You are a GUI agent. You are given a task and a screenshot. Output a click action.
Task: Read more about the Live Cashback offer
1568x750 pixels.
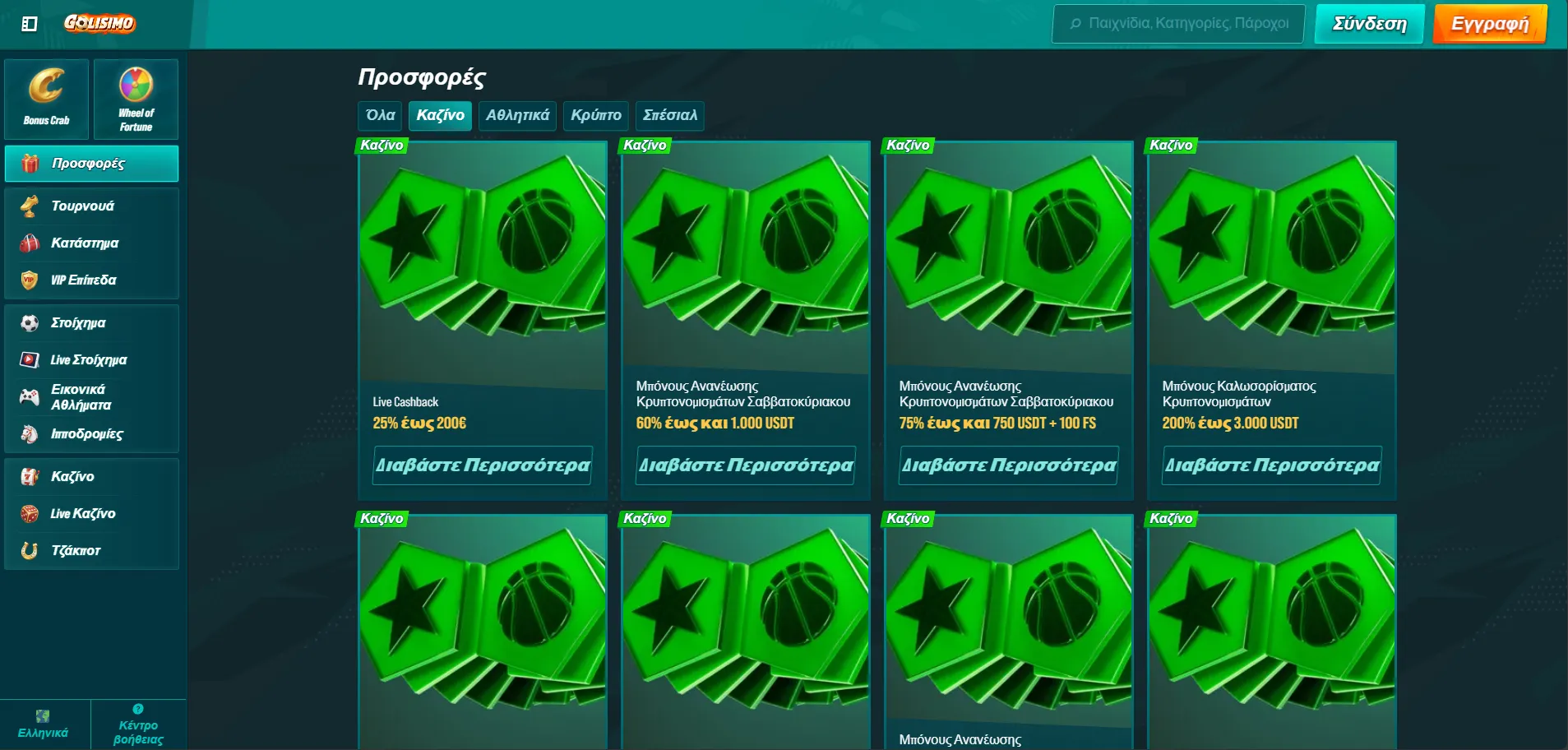483,465
